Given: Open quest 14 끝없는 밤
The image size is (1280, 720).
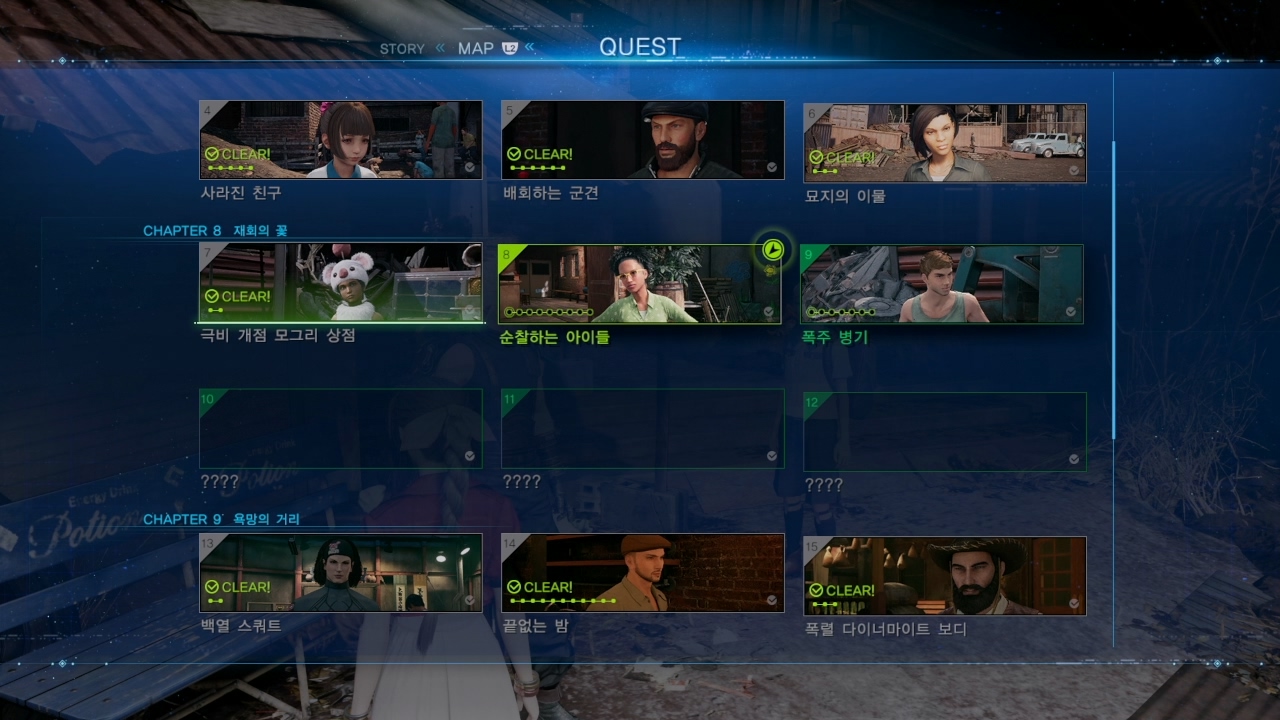Looking at the screenshot, I should 642,573.
